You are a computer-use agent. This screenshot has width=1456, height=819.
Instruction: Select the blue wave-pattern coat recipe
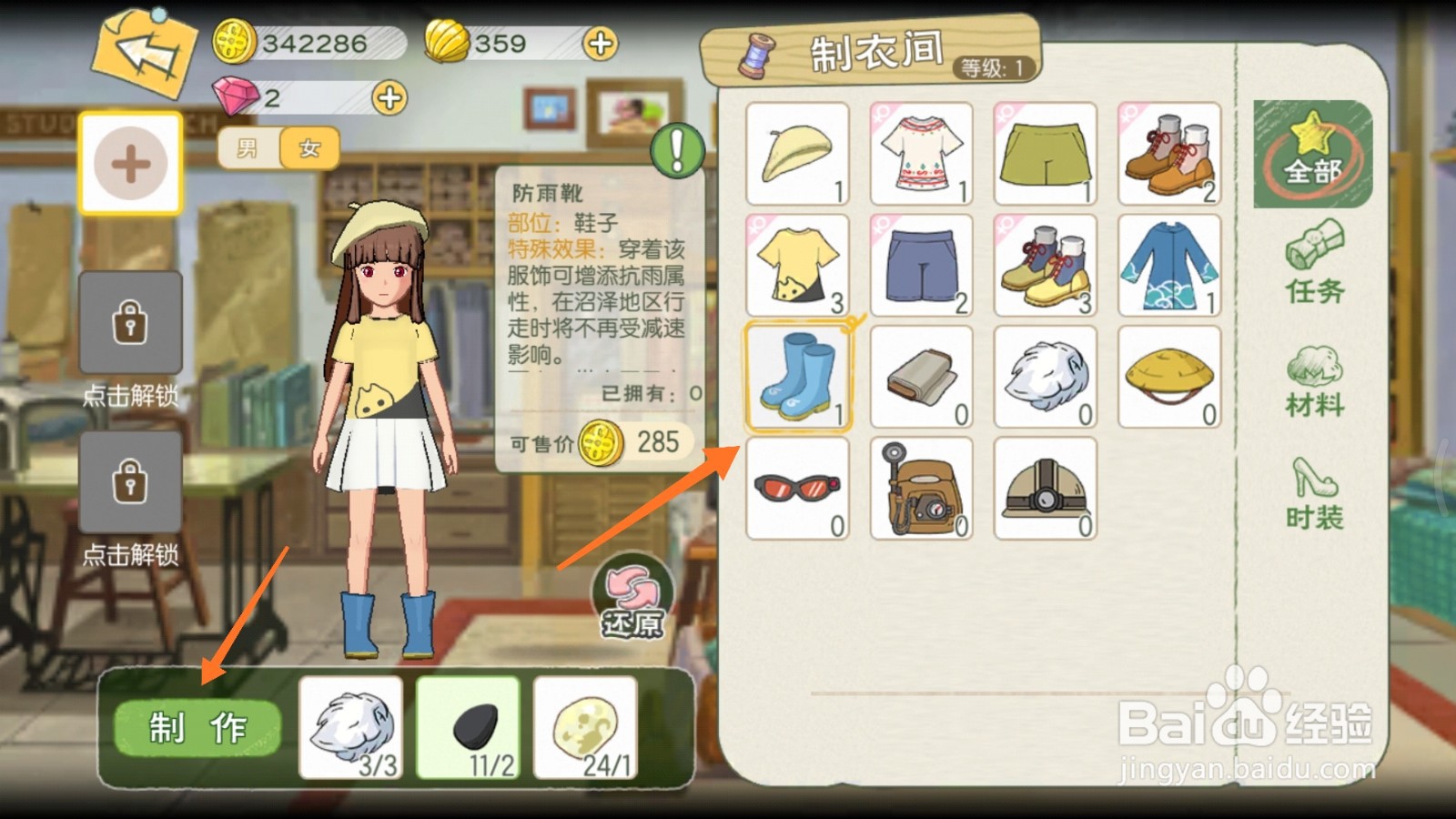(x=1169, y=264)
